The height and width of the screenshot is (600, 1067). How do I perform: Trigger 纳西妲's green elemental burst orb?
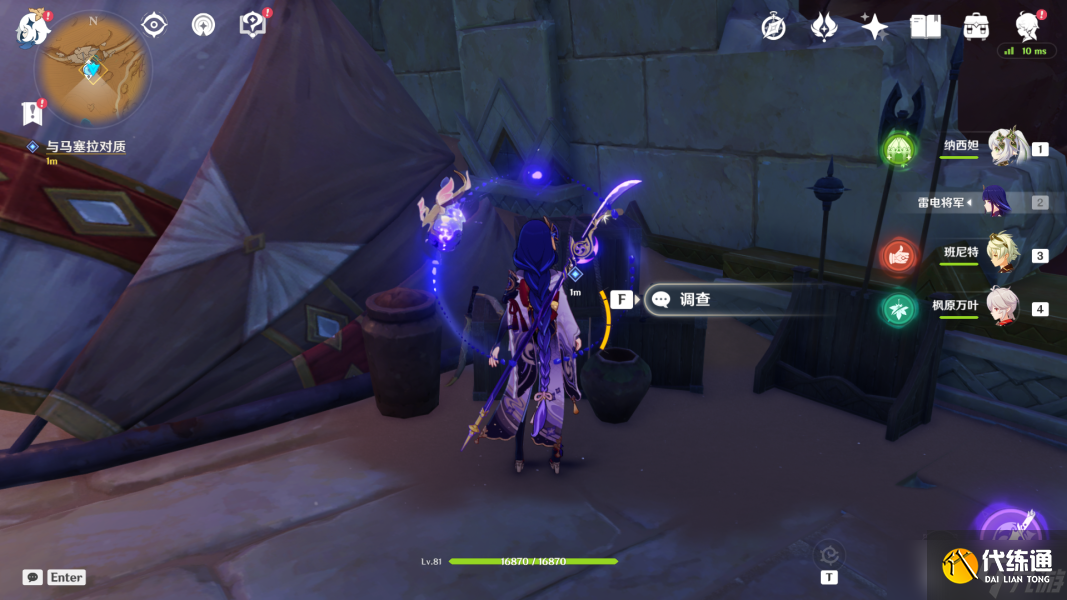click(x=898, y=151)
